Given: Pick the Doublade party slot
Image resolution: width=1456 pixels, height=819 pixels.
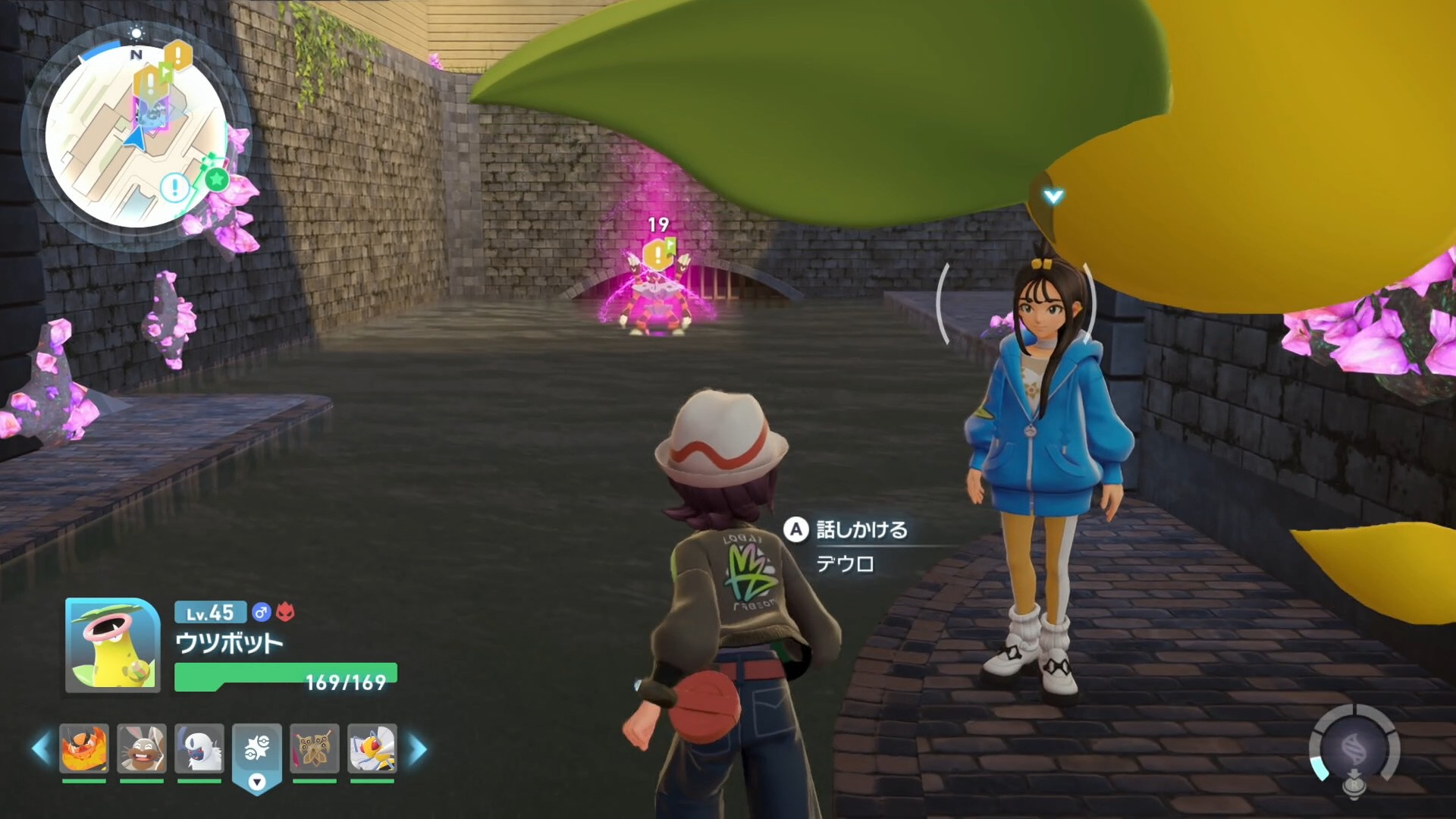Looking at the screenshot, I should pos(315,748).
